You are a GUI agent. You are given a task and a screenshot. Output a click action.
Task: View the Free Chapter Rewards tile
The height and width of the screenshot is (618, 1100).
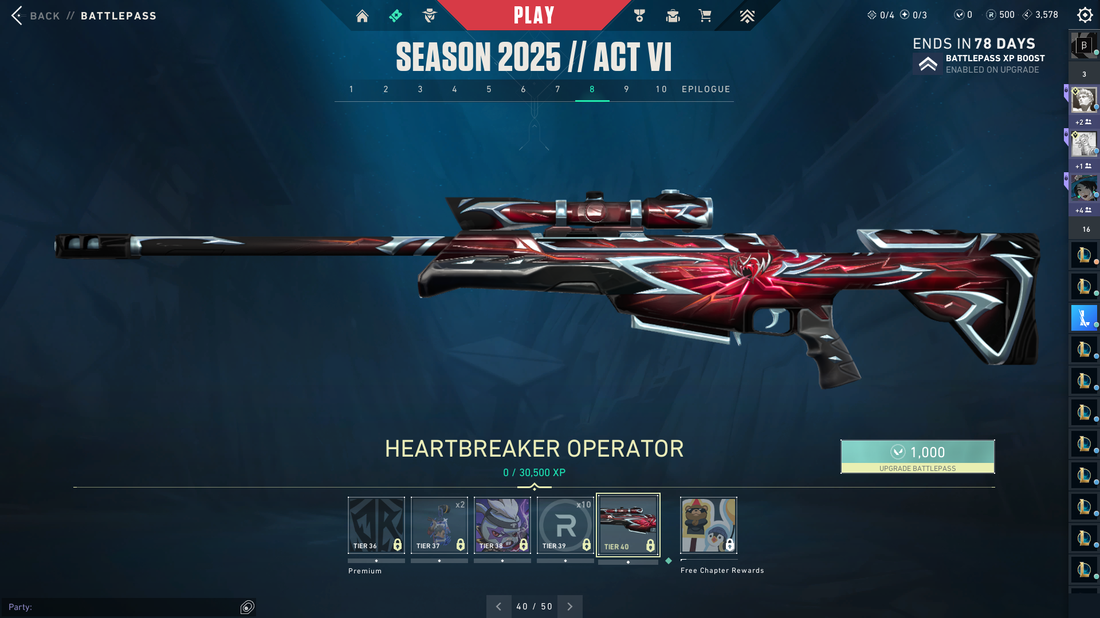(708, 526)
